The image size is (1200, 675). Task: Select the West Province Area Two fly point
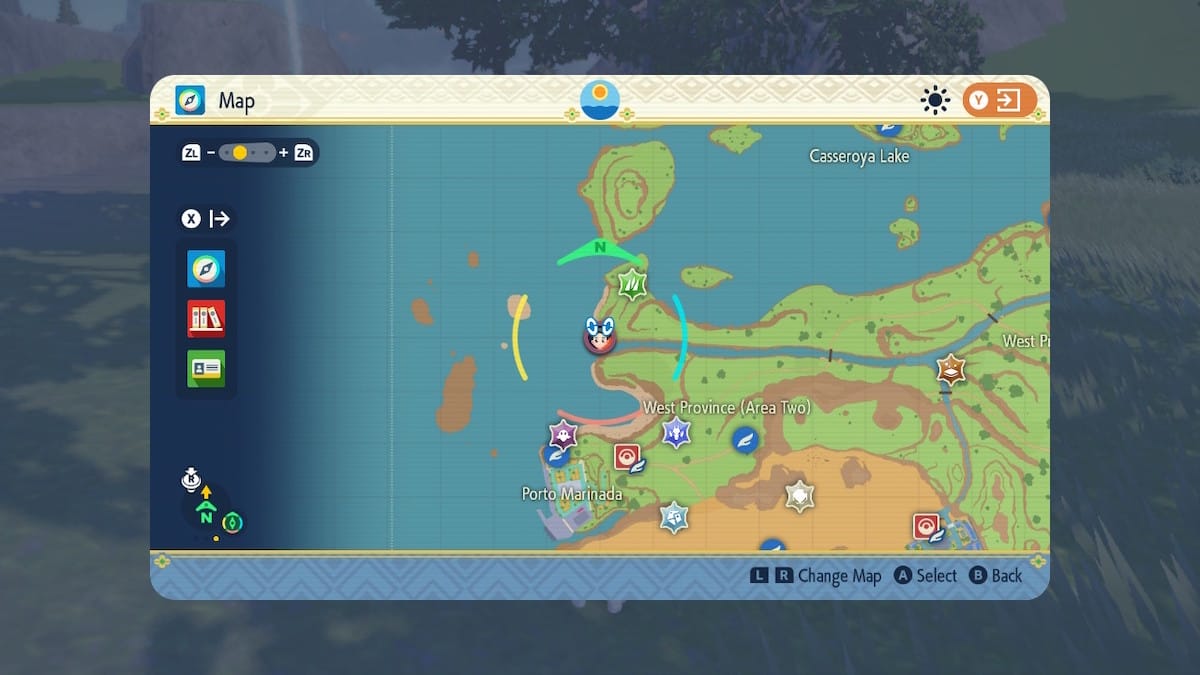tap(744, 438)
